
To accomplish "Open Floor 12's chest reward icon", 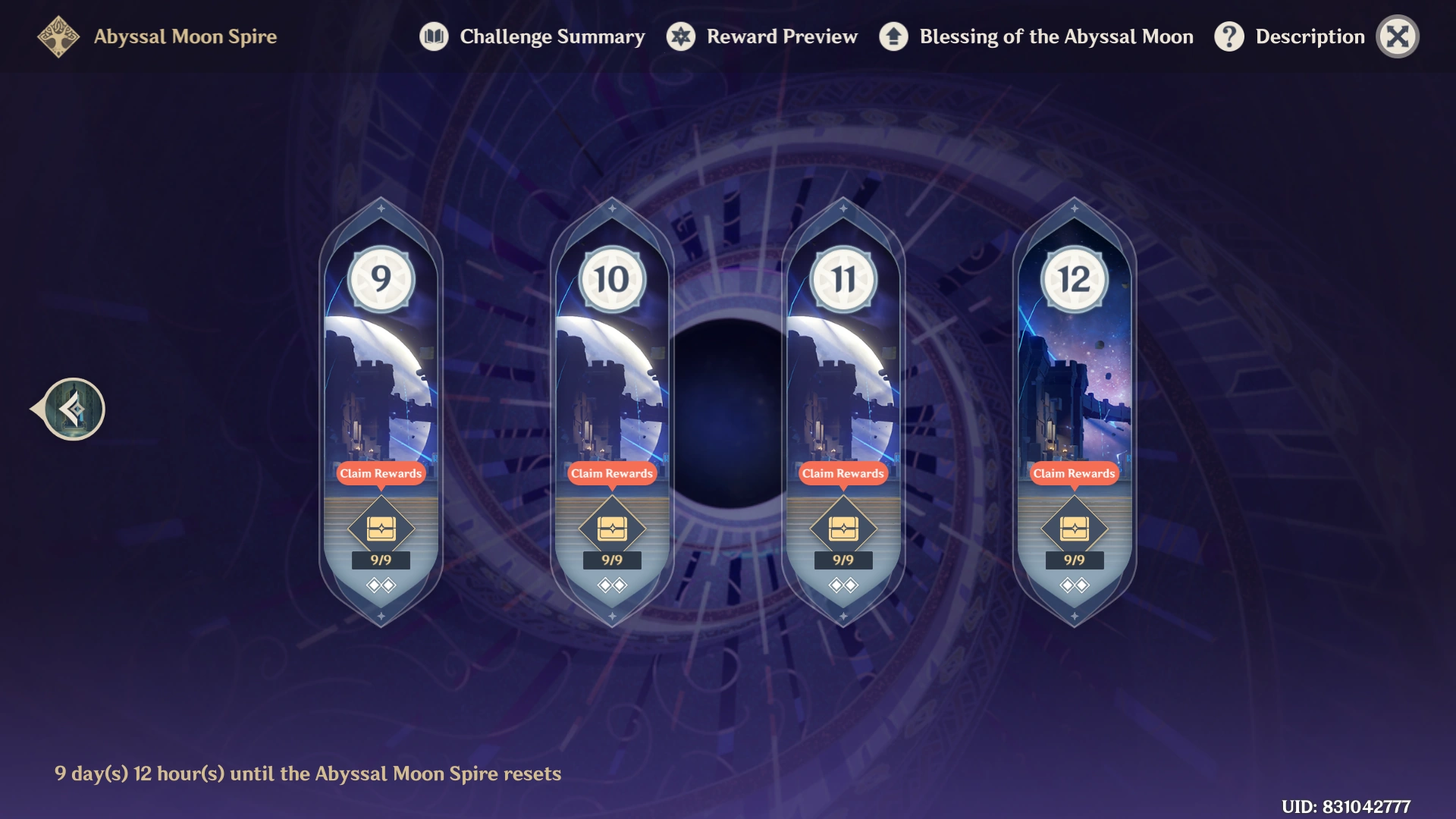I will (x=1074, y=529).
